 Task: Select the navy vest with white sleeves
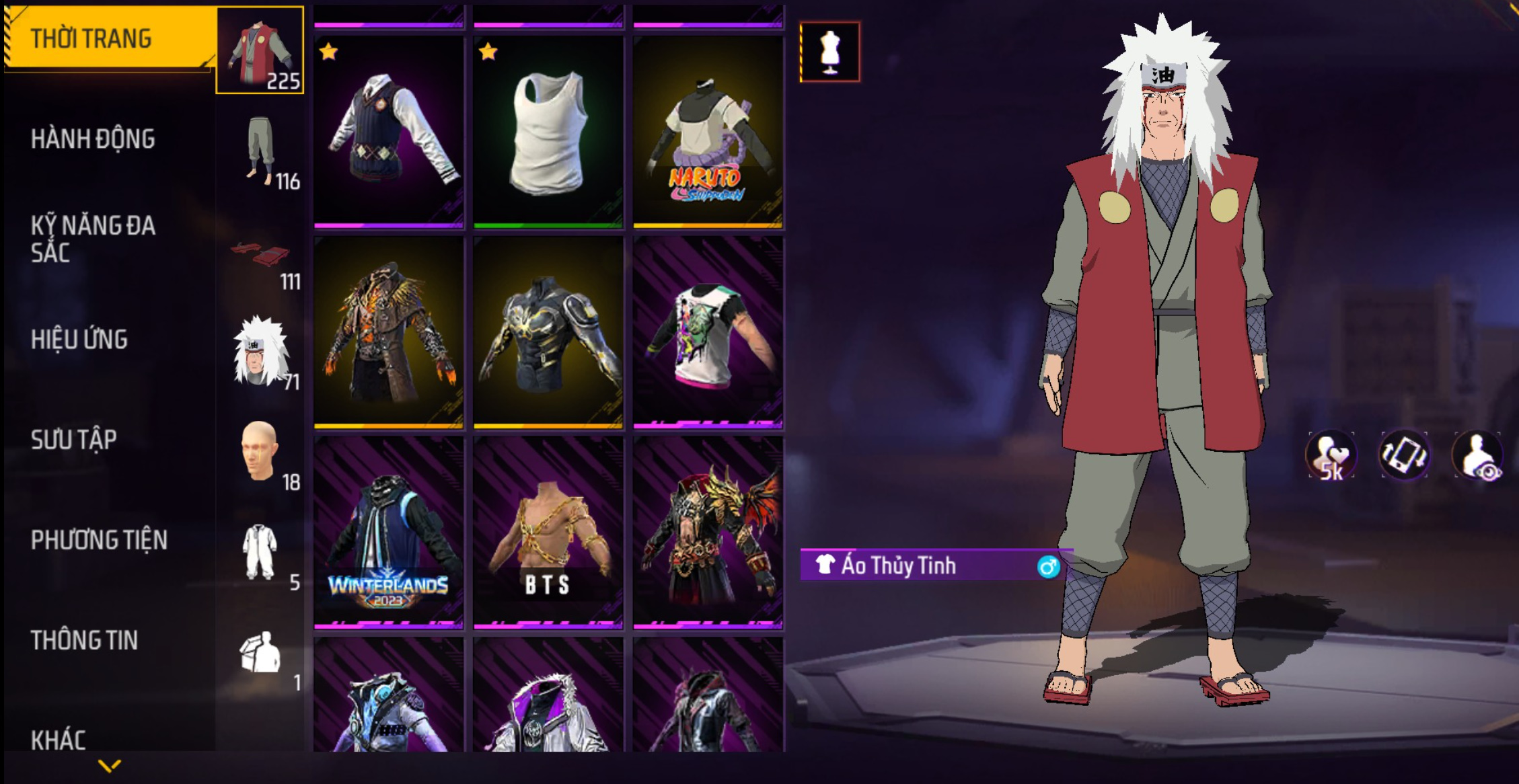tap(389, 132)
